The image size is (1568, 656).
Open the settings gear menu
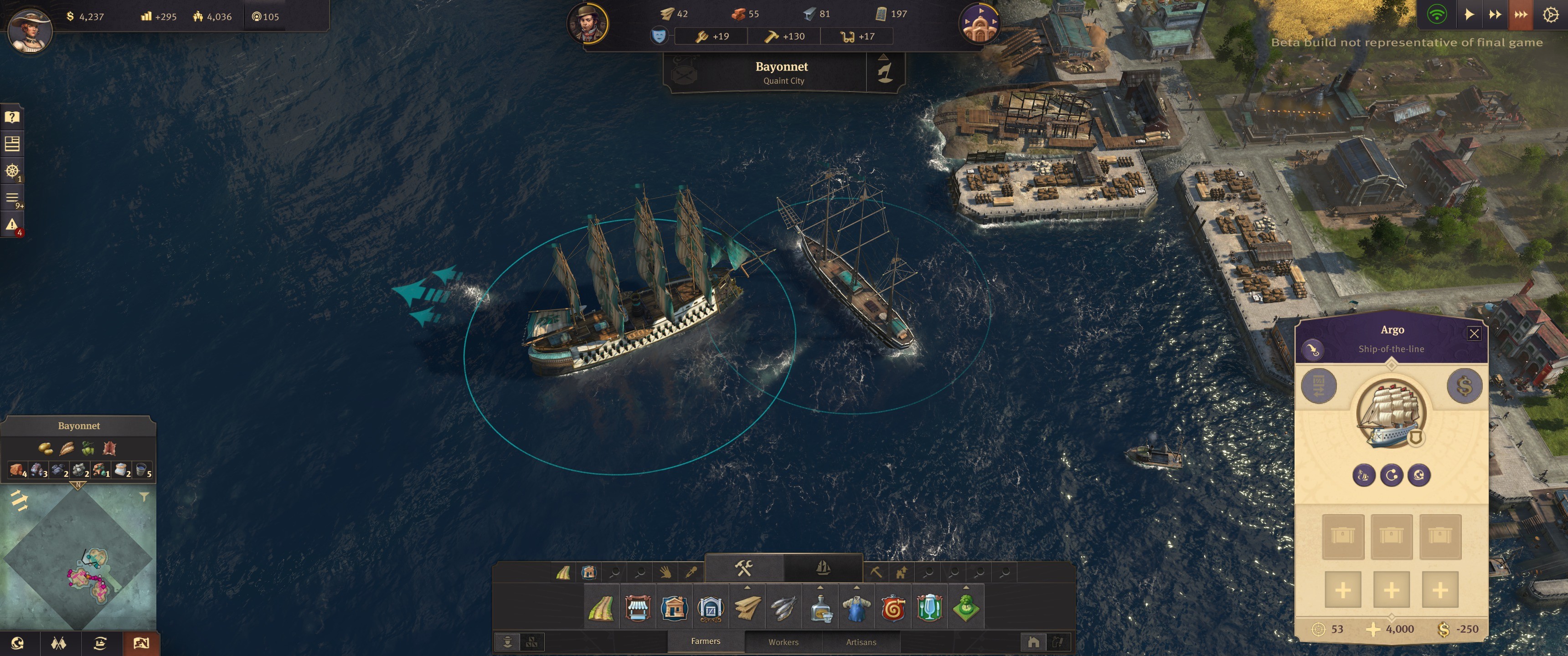pyautogui.click(x=1550, y=15)
